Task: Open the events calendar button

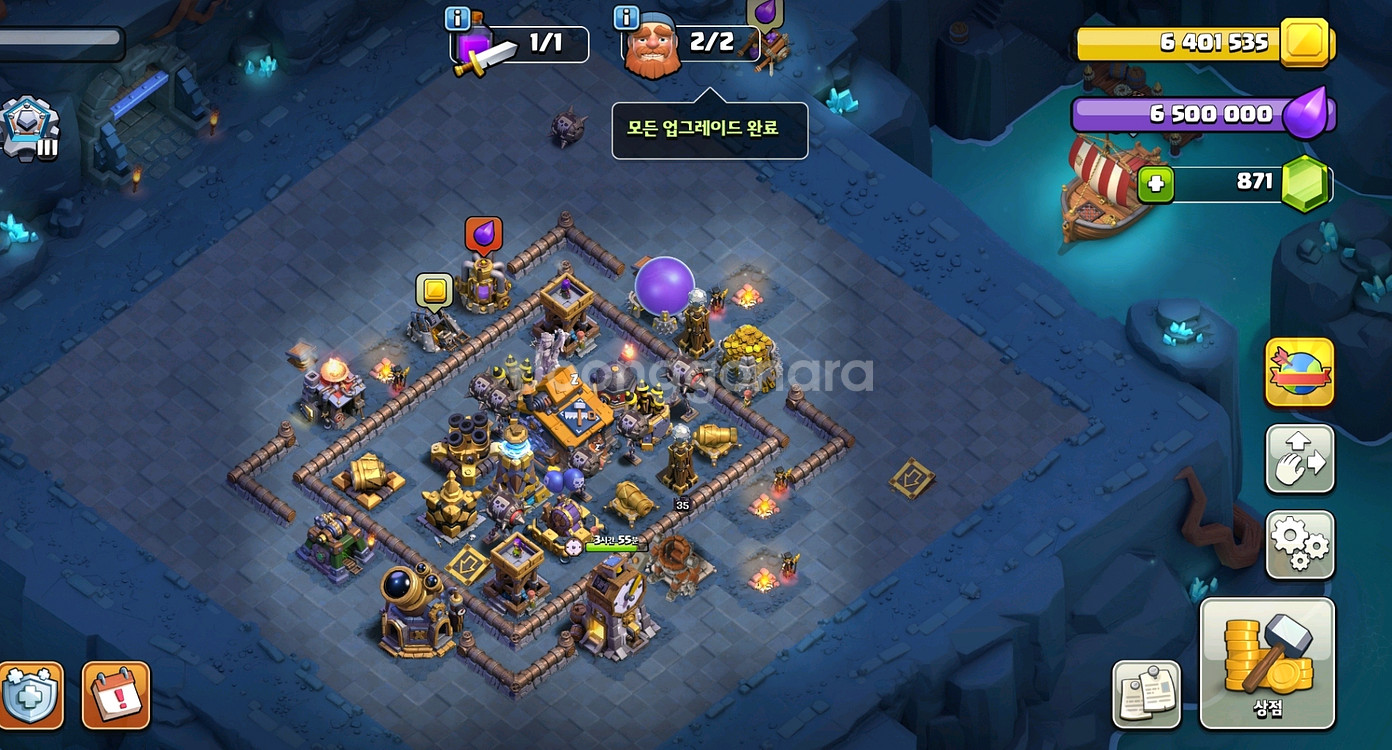Action: point(116,694)
